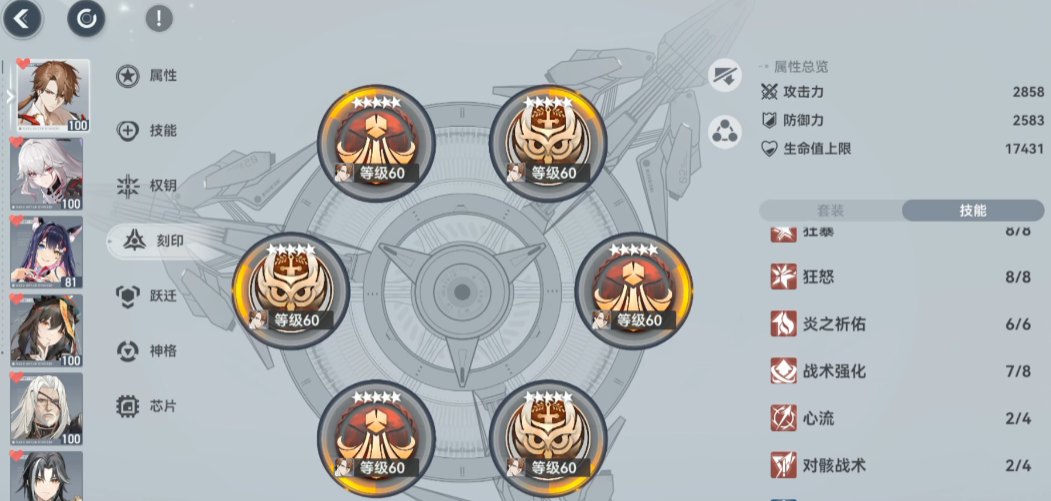Switch to the 技能 skills menu entry
Viewport: 1051px width, 501px height.
(x=148, y=131)
